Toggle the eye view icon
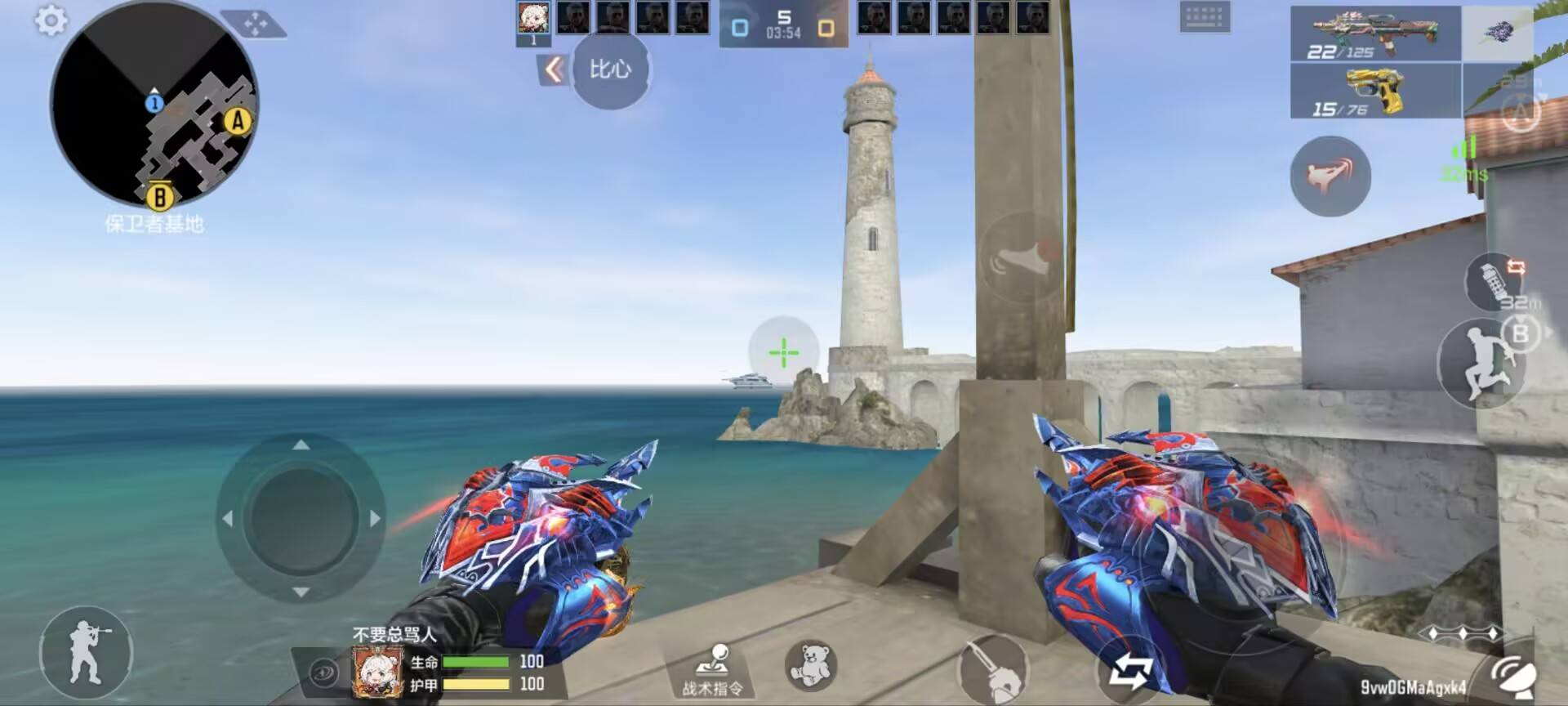Viewport: 1568px width, 706px height. (324, 672)
